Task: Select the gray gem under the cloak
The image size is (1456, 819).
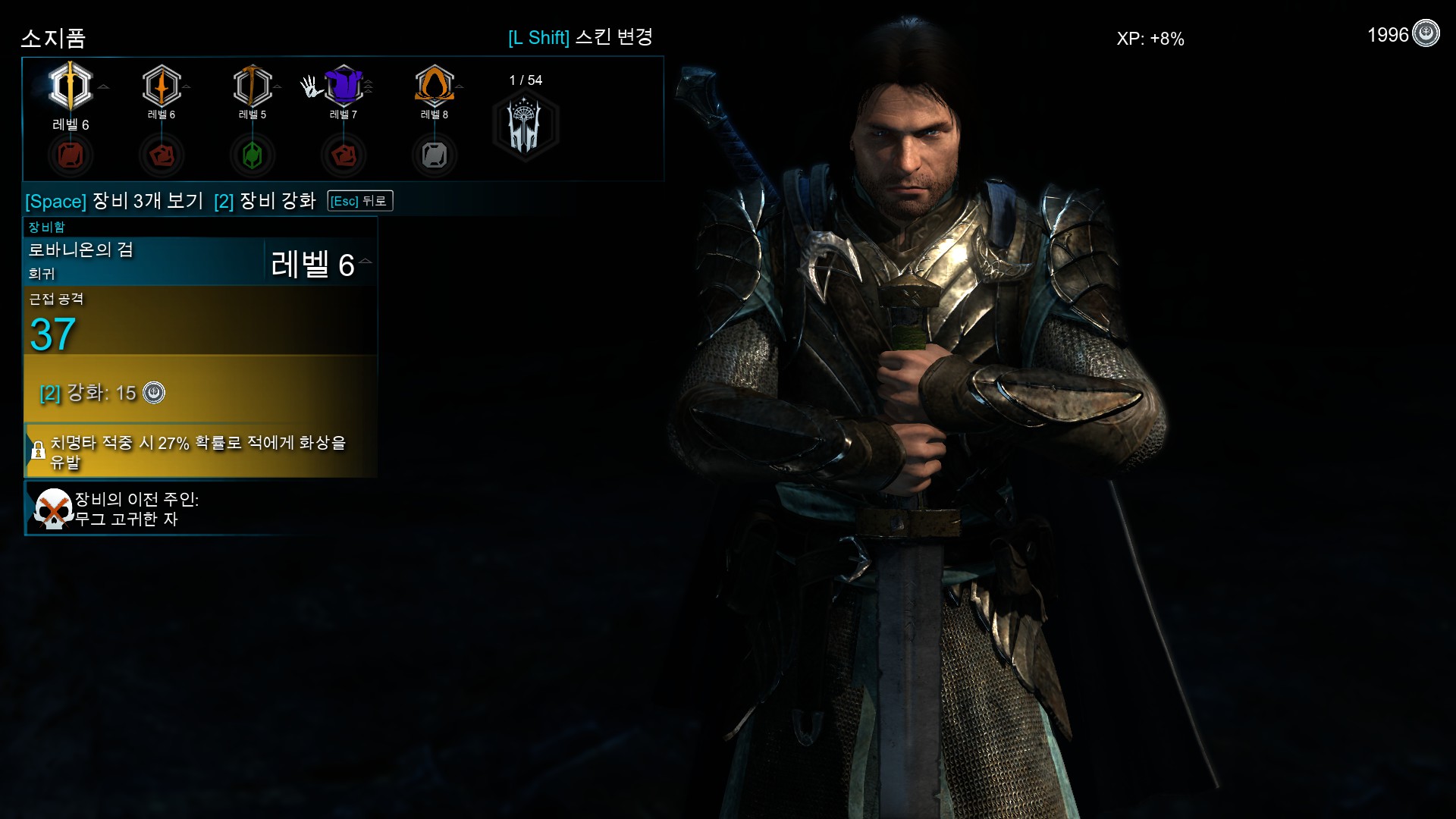Action: tap(435, 155)
